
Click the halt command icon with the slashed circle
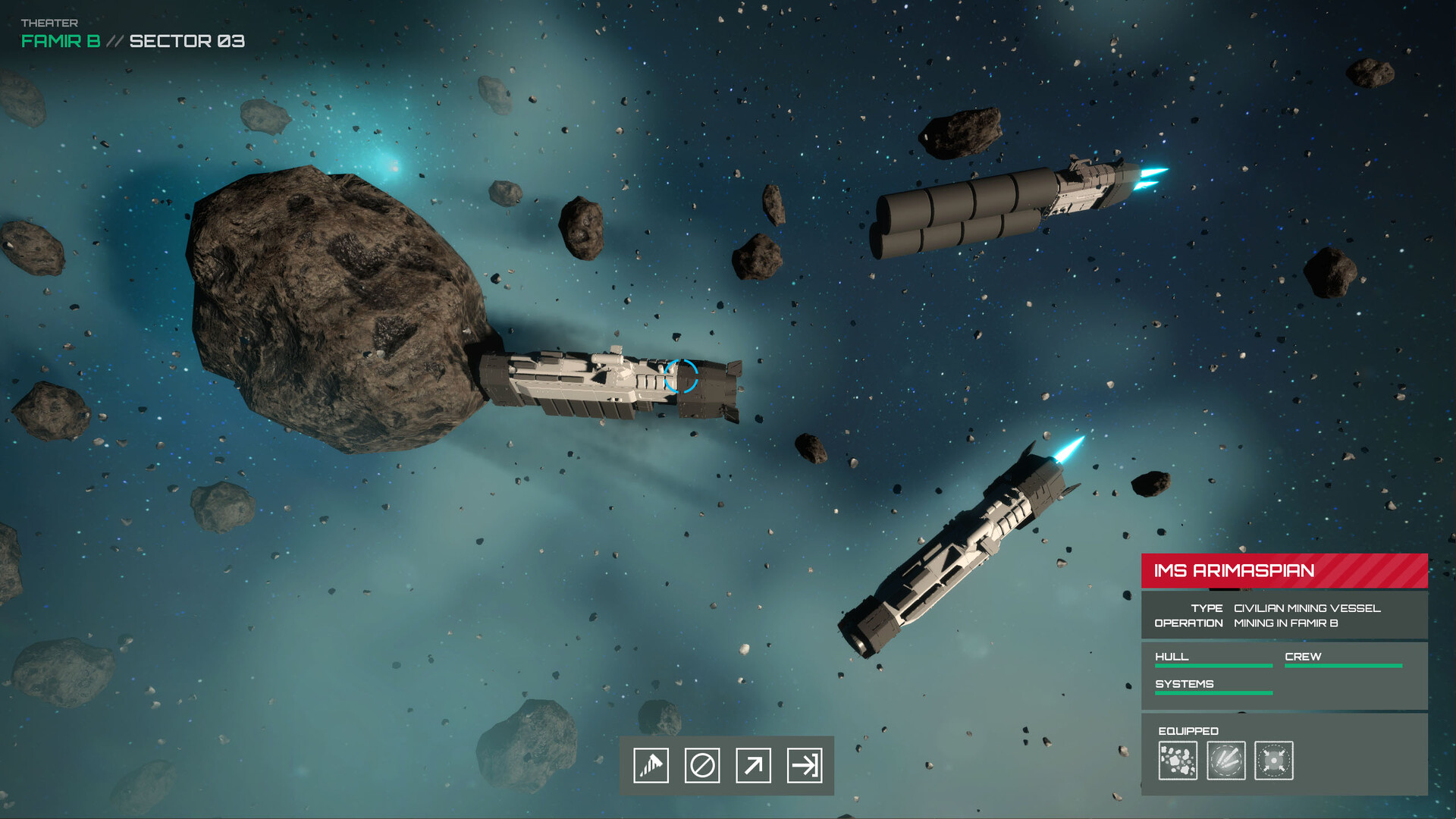coord(702,766)
